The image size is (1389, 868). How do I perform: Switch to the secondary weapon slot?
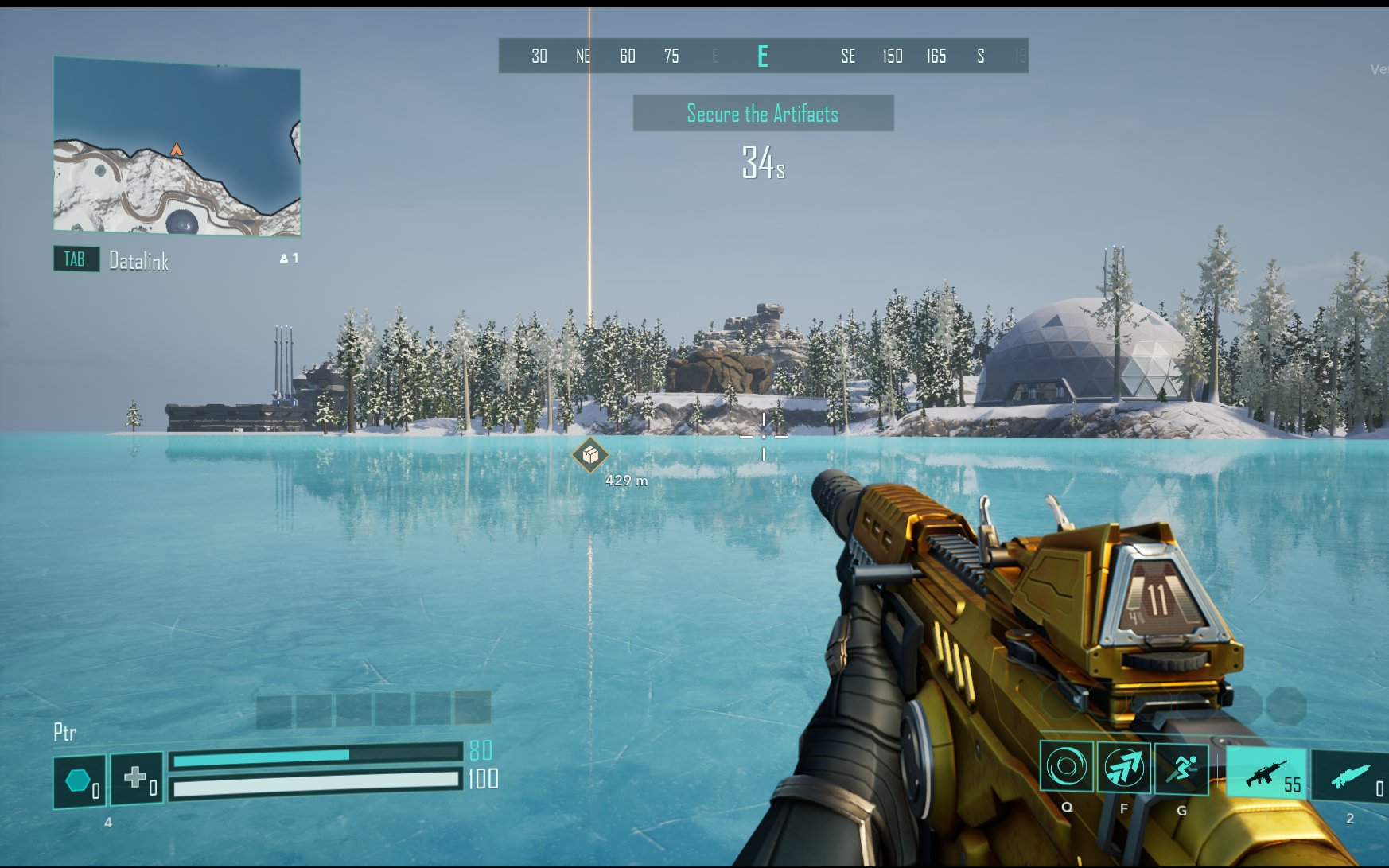tap(1350, 776)
